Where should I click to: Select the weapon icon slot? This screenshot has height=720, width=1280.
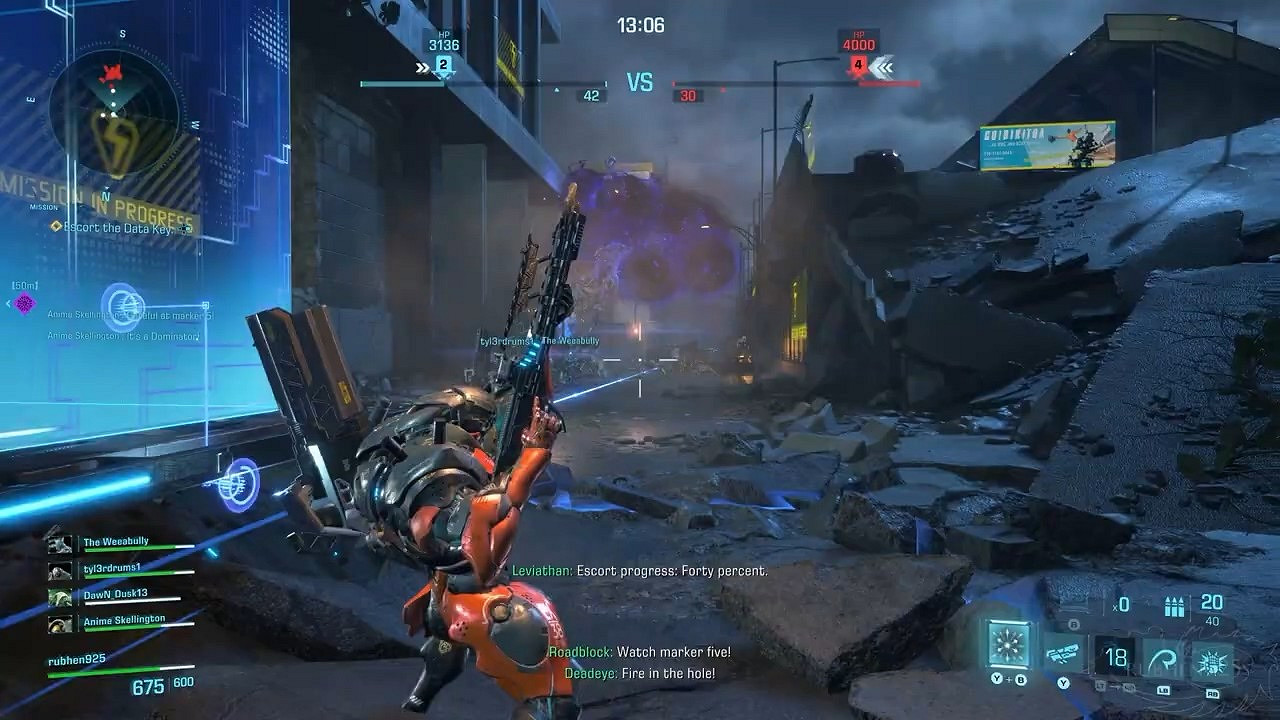[1063, 655]
